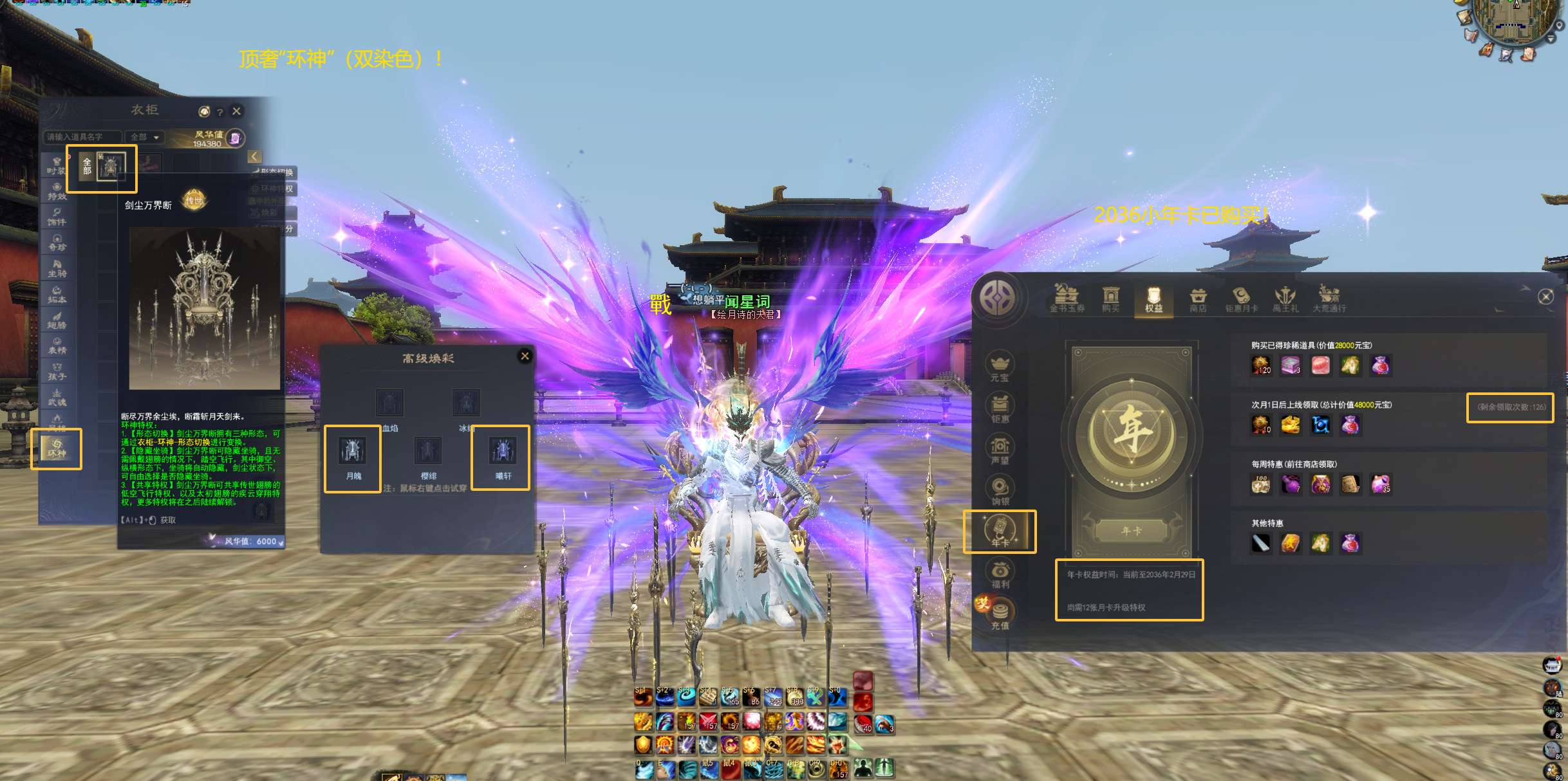Choose the 时装 wardrobe category
1568x781 pixels.
point(57,165)
